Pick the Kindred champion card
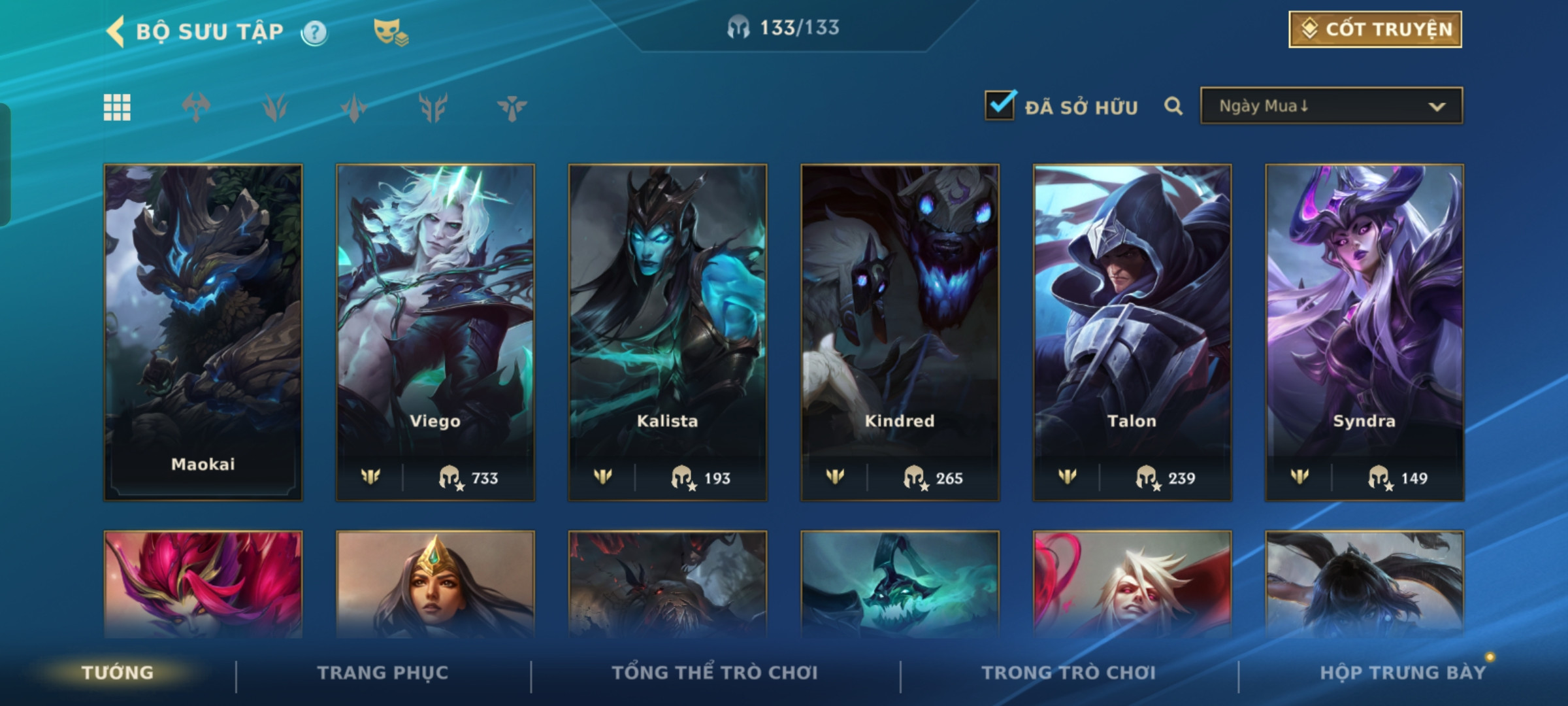Screen dimensions: 1568x706 pyautogui.click(x=900, y=332)
